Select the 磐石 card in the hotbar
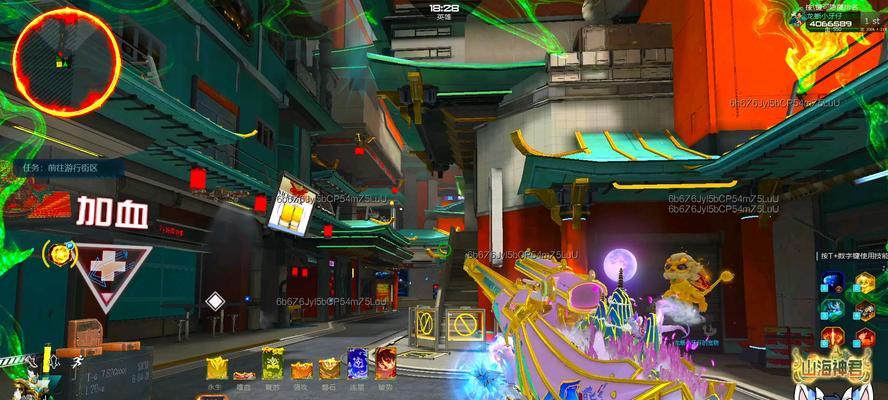 tap(329, 369)
